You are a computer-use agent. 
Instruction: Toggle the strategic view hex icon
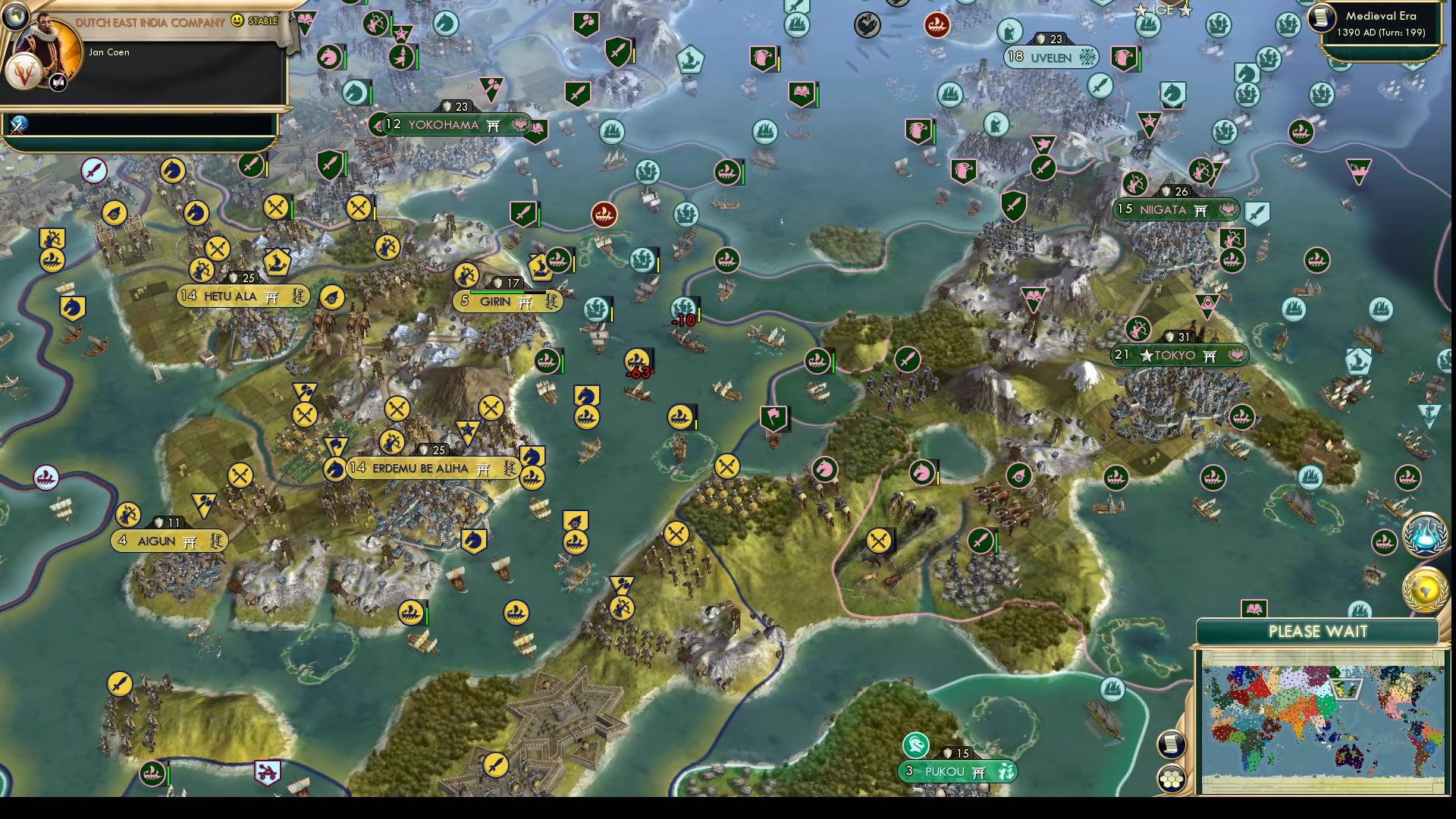pos(1172,777)
